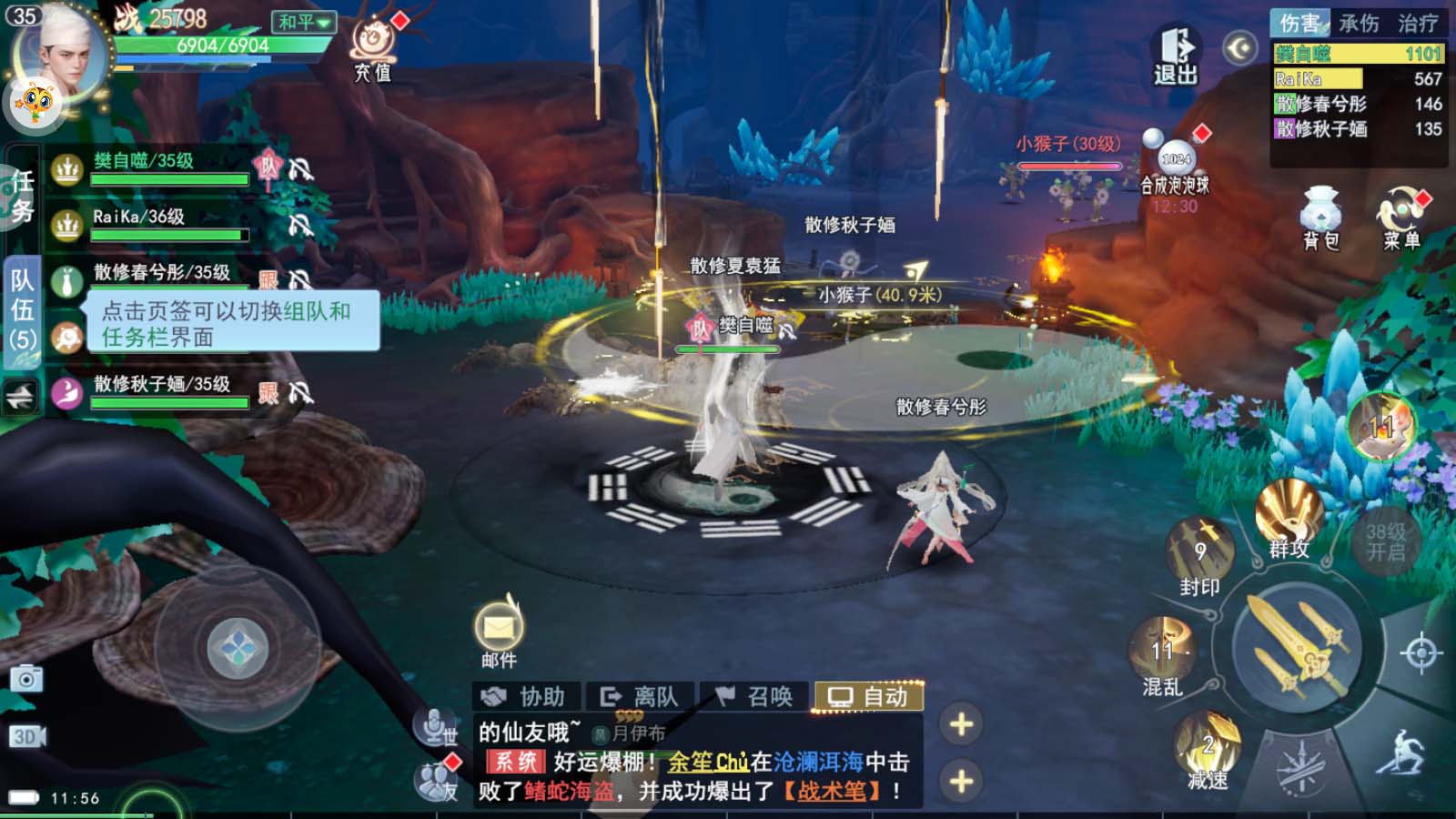Select team member RaiKa row

[168, 224]
